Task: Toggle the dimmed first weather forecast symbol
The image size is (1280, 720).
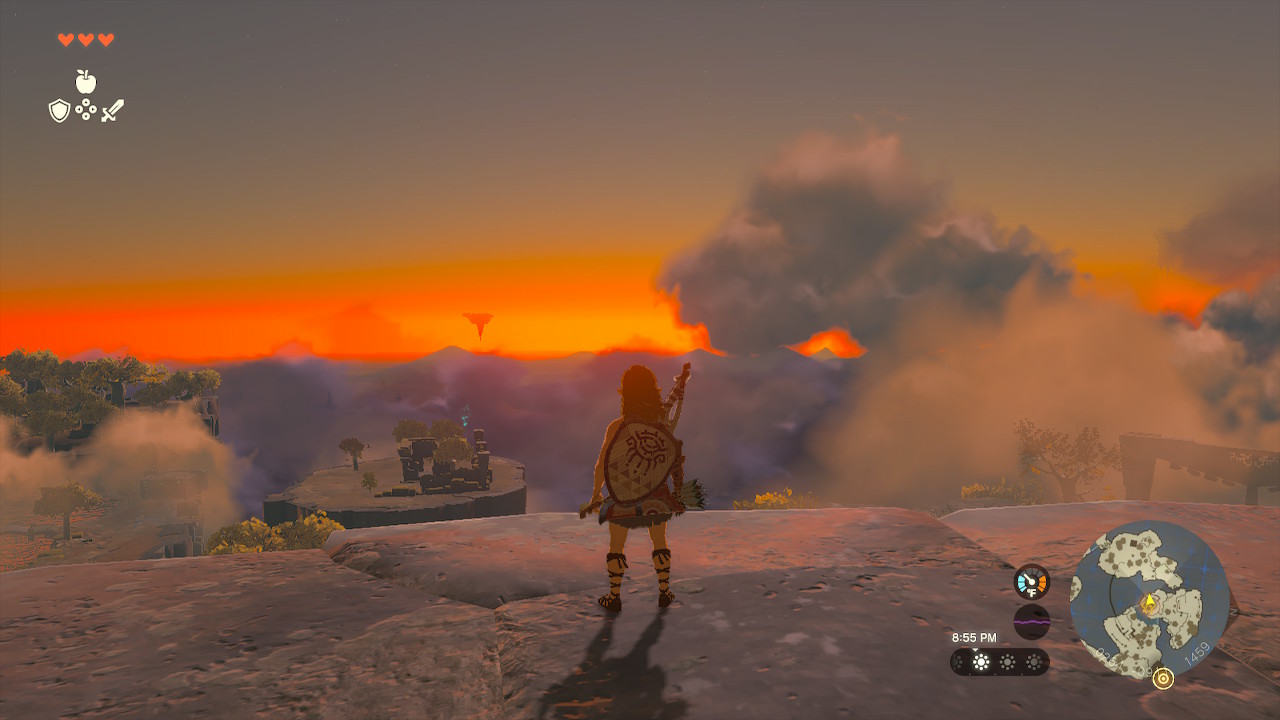Action: [957, 661]
